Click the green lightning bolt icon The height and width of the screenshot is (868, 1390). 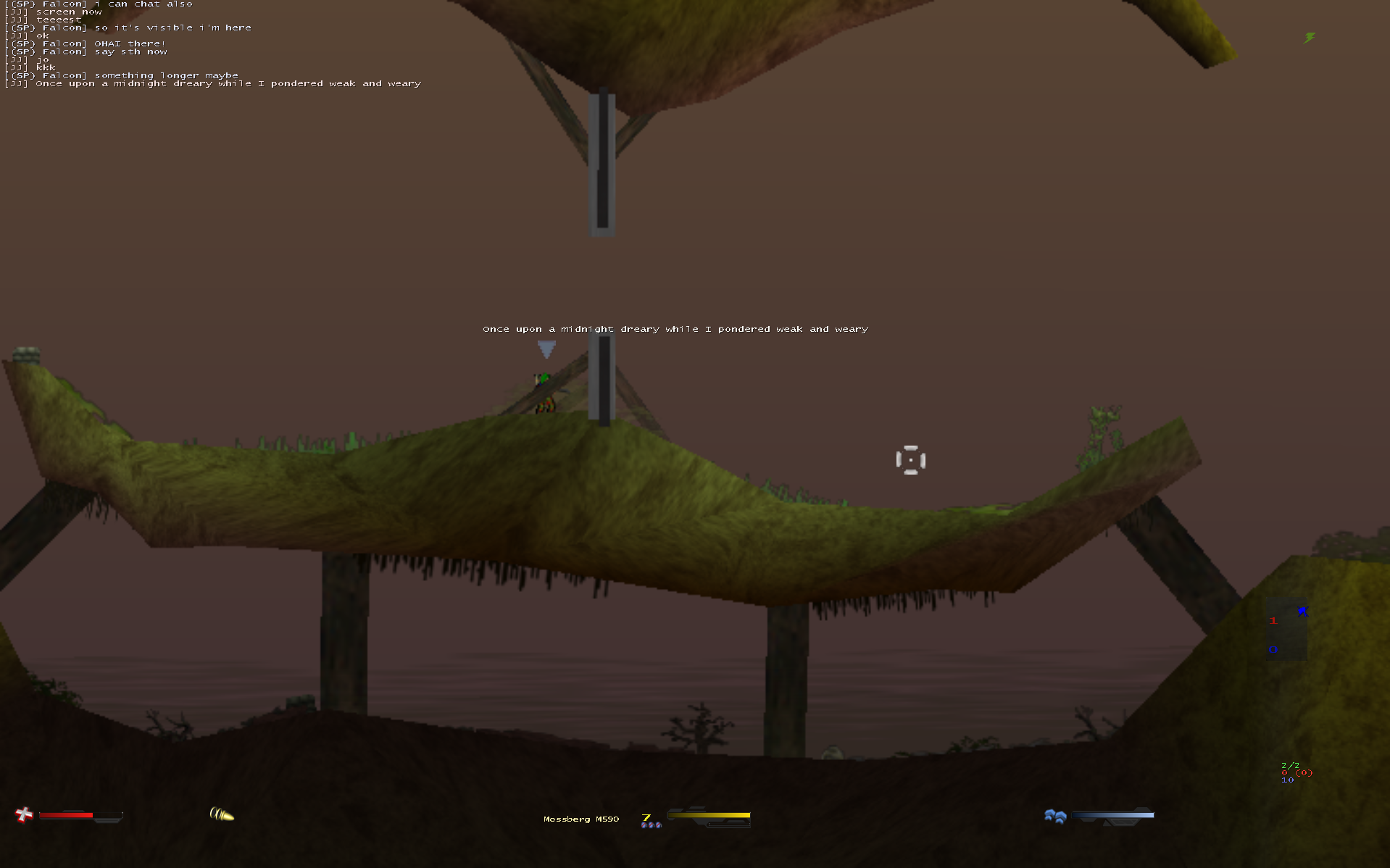(x=1310, y=38)
